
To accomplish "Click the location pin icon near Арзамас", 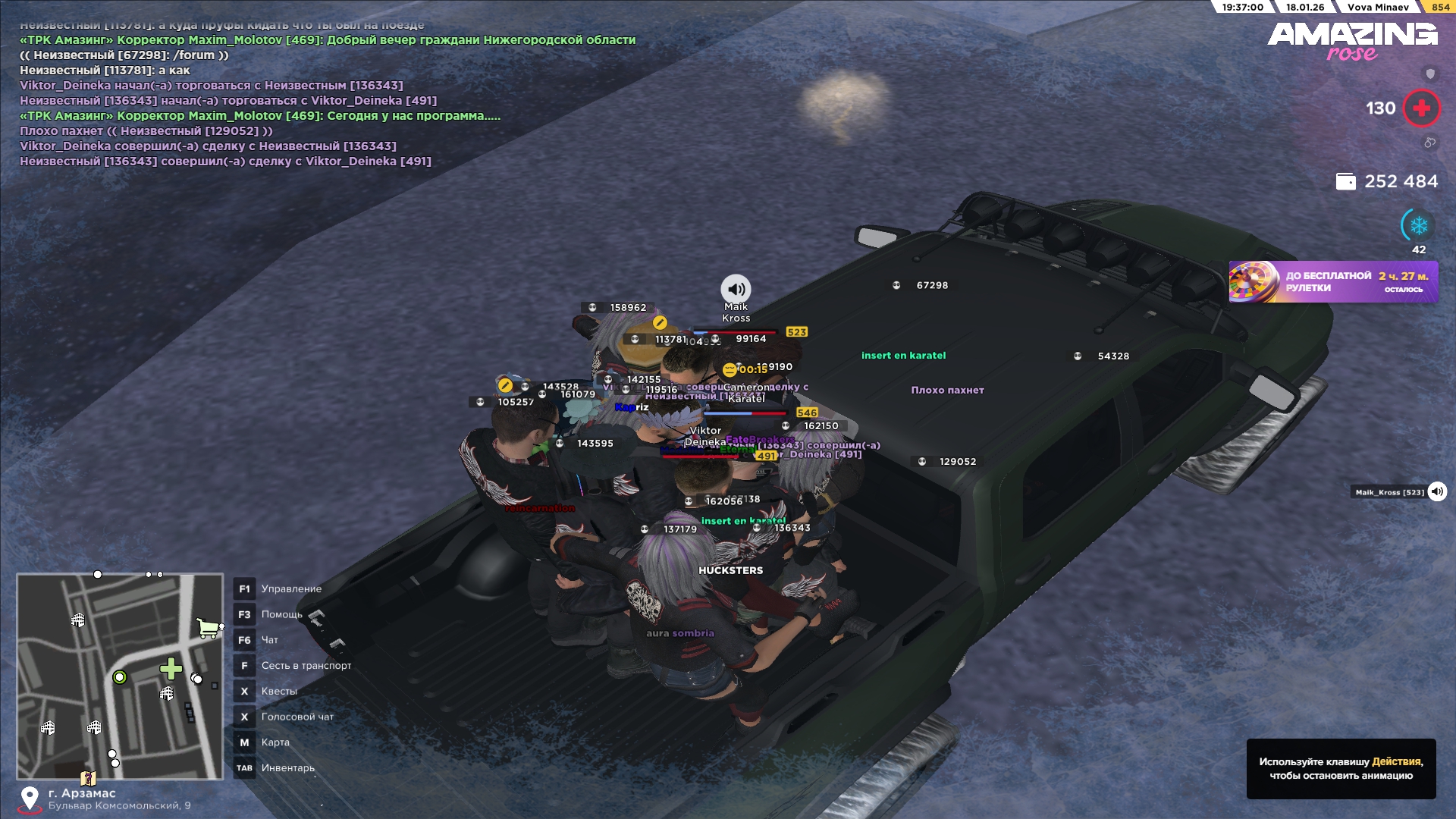I will point(30,799).
